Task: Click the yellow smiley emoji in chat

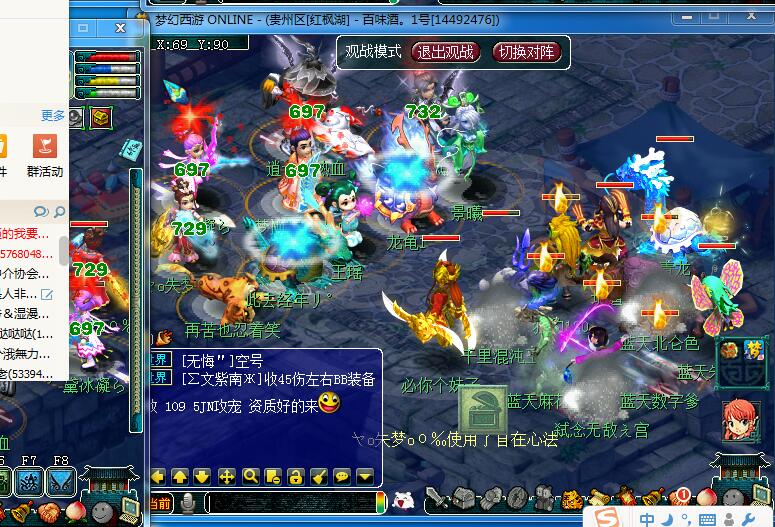Action: [328, 403]
